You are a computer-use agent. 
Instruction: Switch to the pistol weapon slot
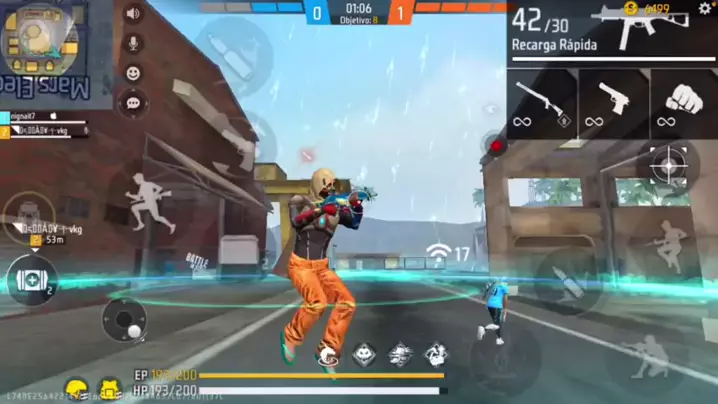613,104
